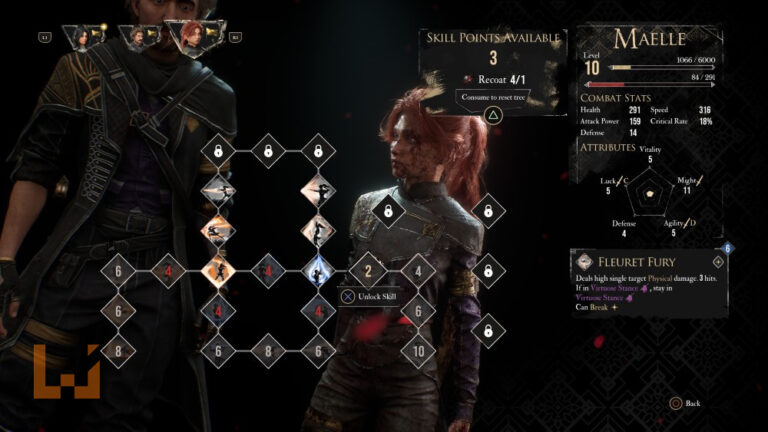This screenshot has height=432, width=768.
Task: Select the glowing blue Fleuret Fury skill node
Action: click(x=318, y=270)
